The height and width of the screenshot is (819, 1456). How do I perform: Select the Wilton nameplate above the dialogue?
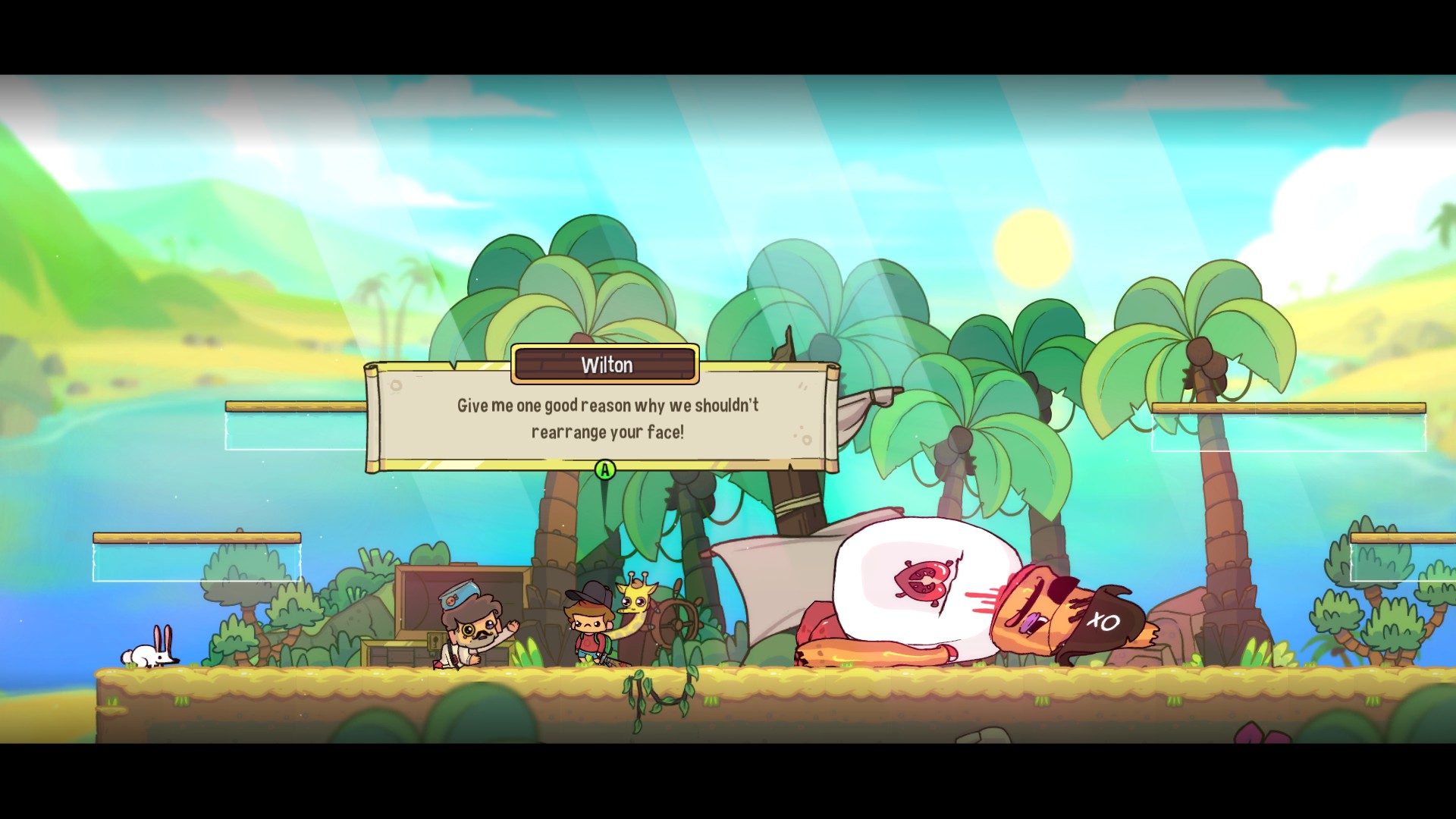(x=604, y=365)
